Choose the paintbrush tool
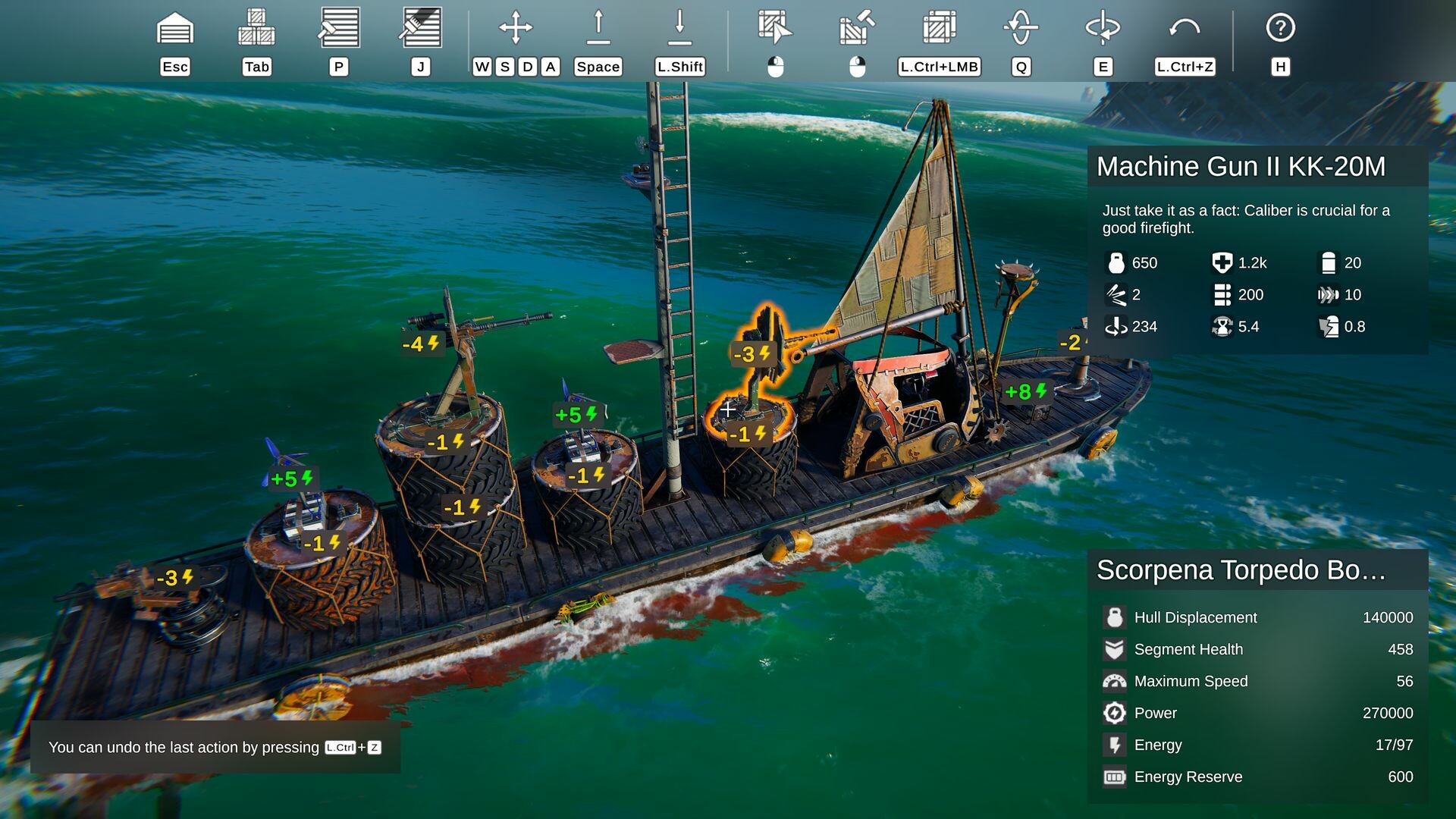 tap(421, 28)
